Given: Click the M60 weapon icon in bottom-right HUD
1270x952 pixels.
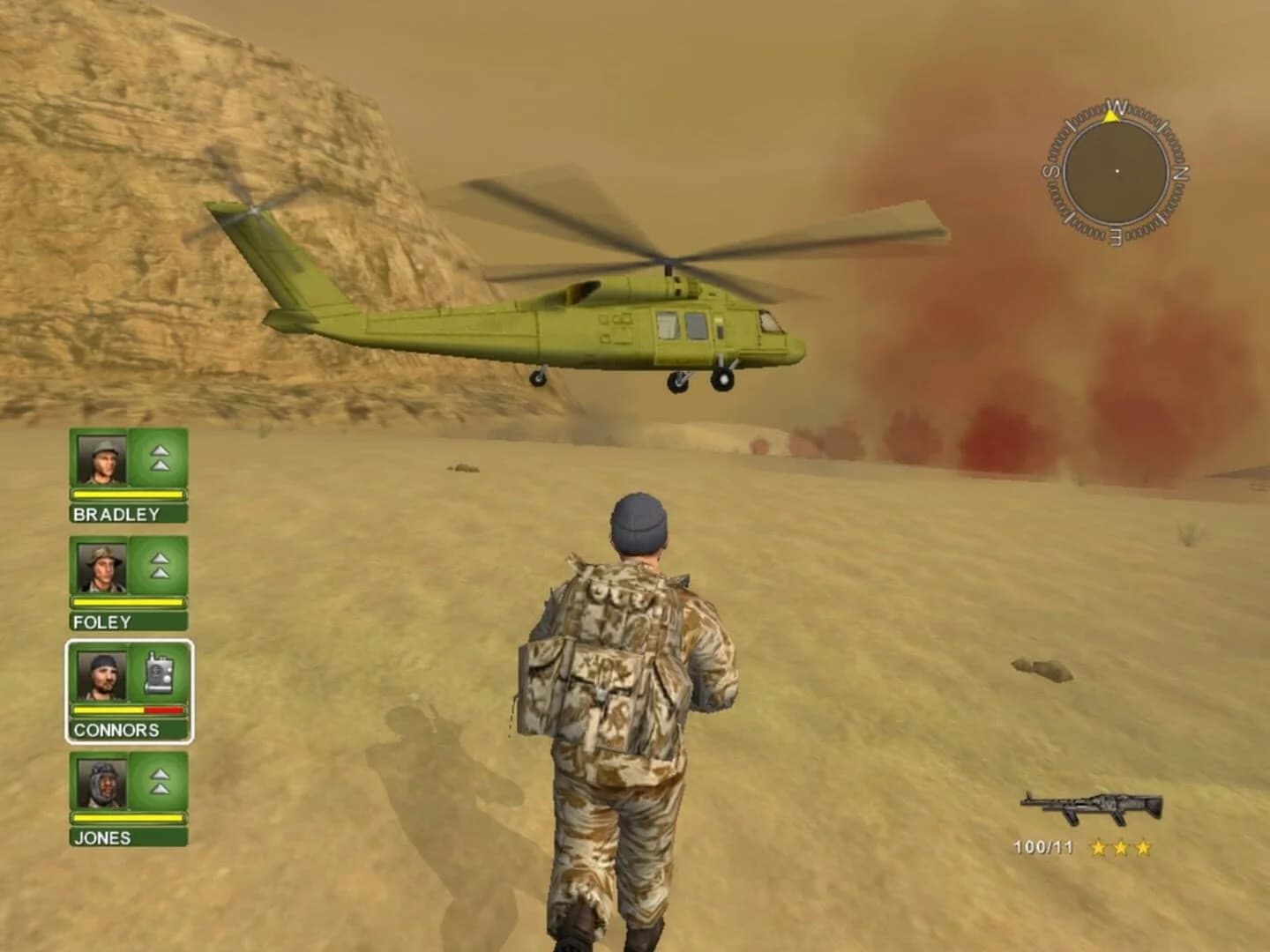Looking at the screenshot, I should [x=1091, y=805].
